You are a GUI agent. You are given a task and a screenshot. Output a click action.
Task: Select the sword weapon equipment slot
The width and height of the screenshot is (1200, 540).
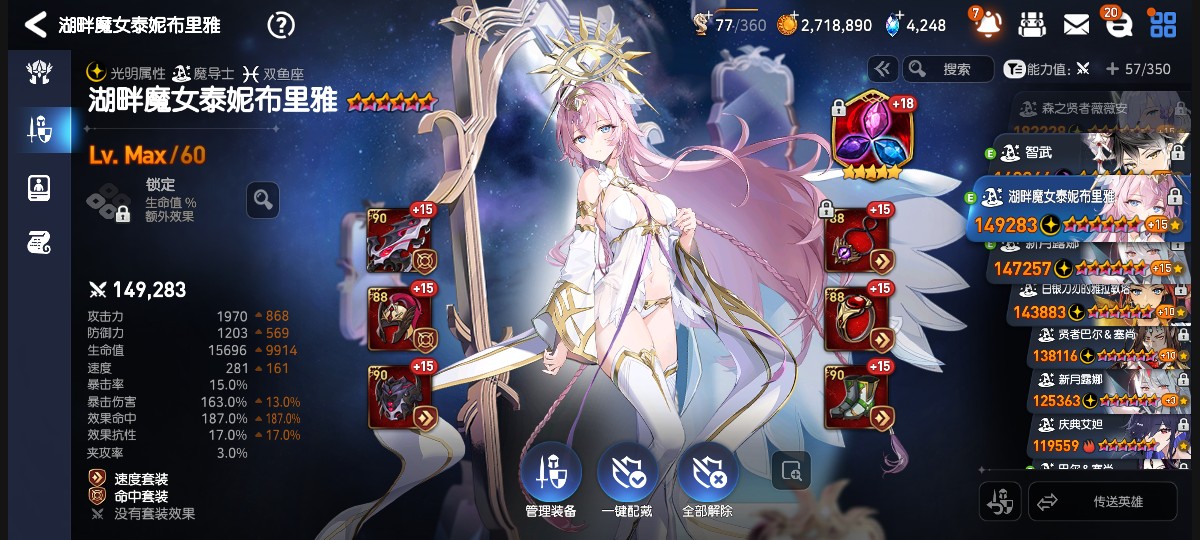click(x=399, y=242)
